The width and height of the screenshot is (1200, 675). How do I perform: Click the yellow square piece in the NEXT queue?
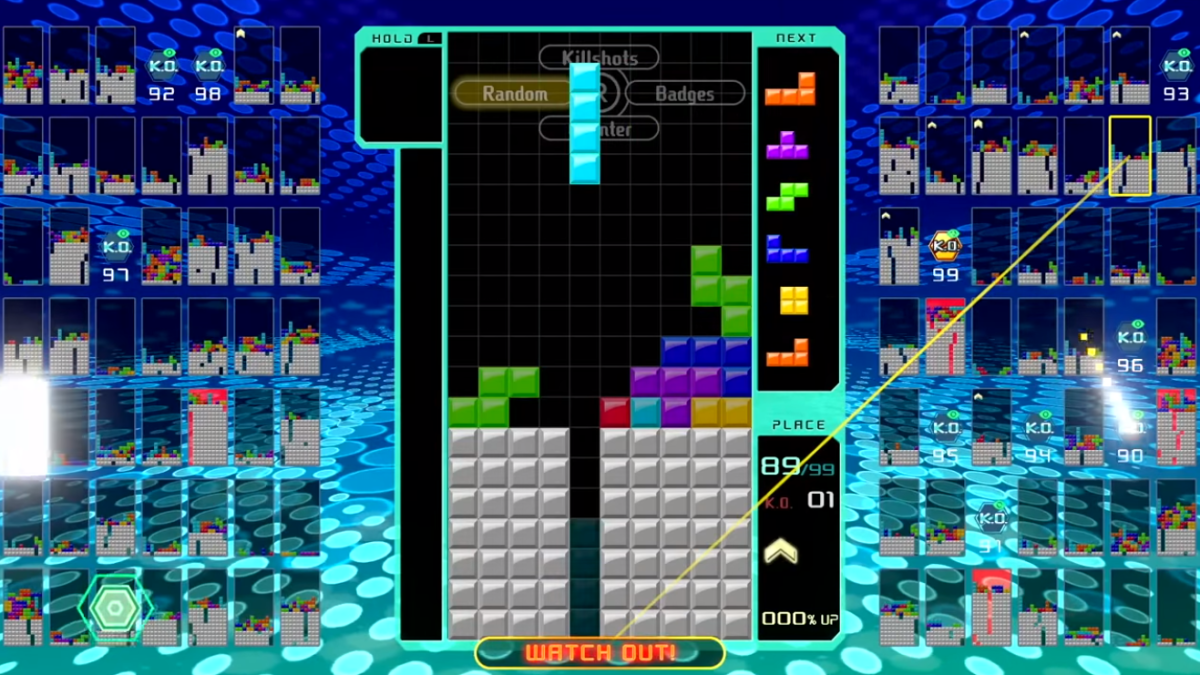(x=794, y=300)
